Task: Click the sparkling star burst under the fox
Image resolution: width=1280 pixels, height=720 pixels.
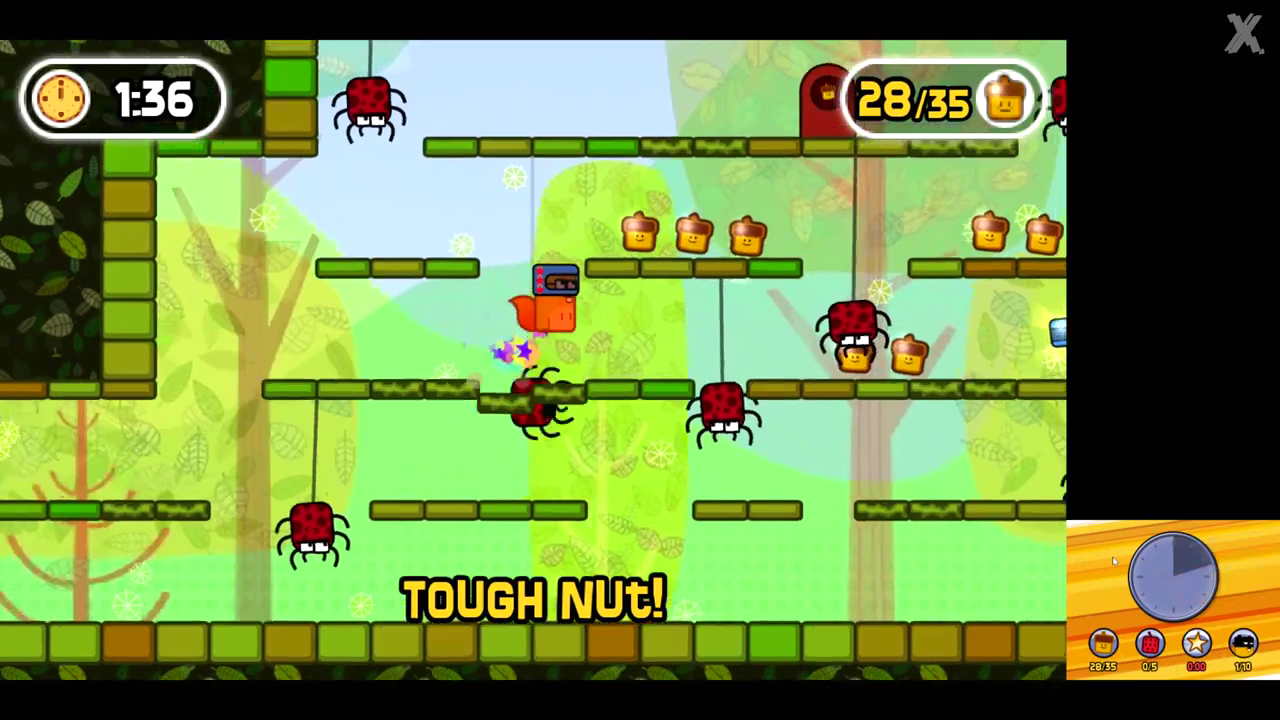Action: (512, 351)
